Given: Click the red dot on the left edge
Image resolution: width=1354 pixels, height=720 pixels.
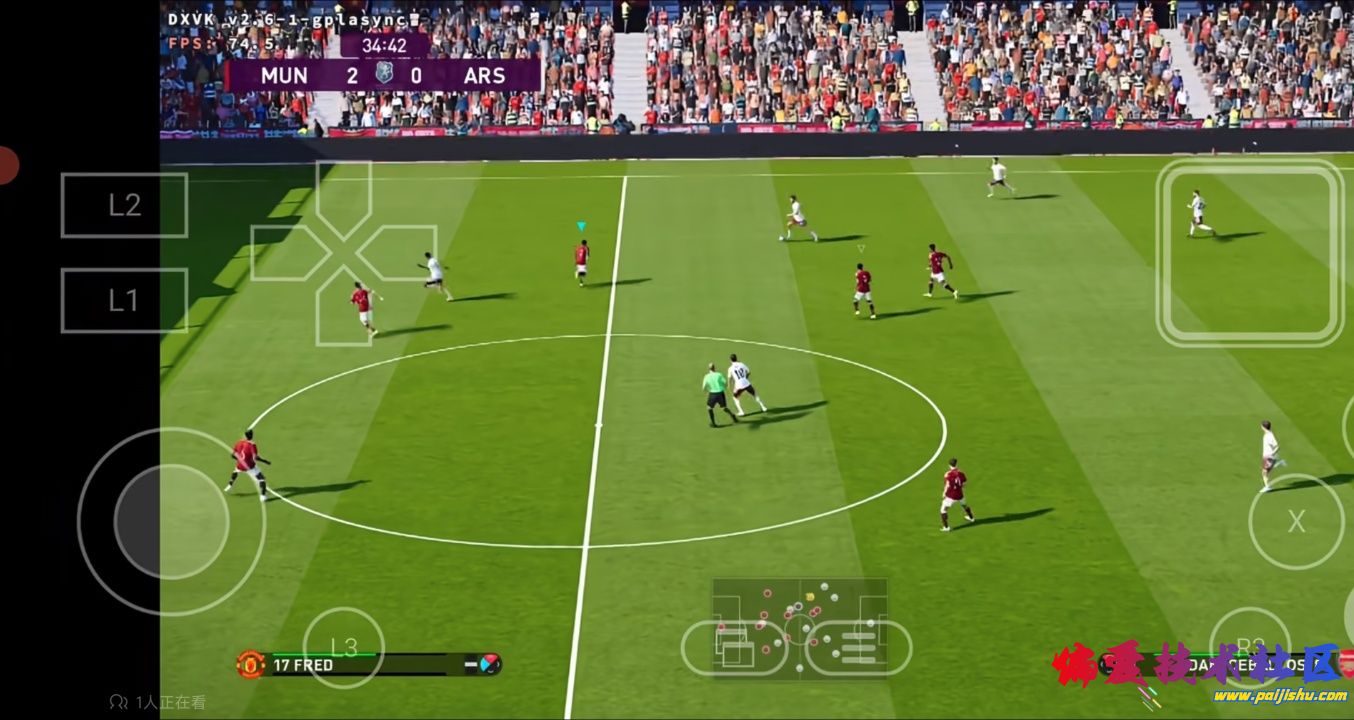Looking at the screenshot, I should point(6,165).
